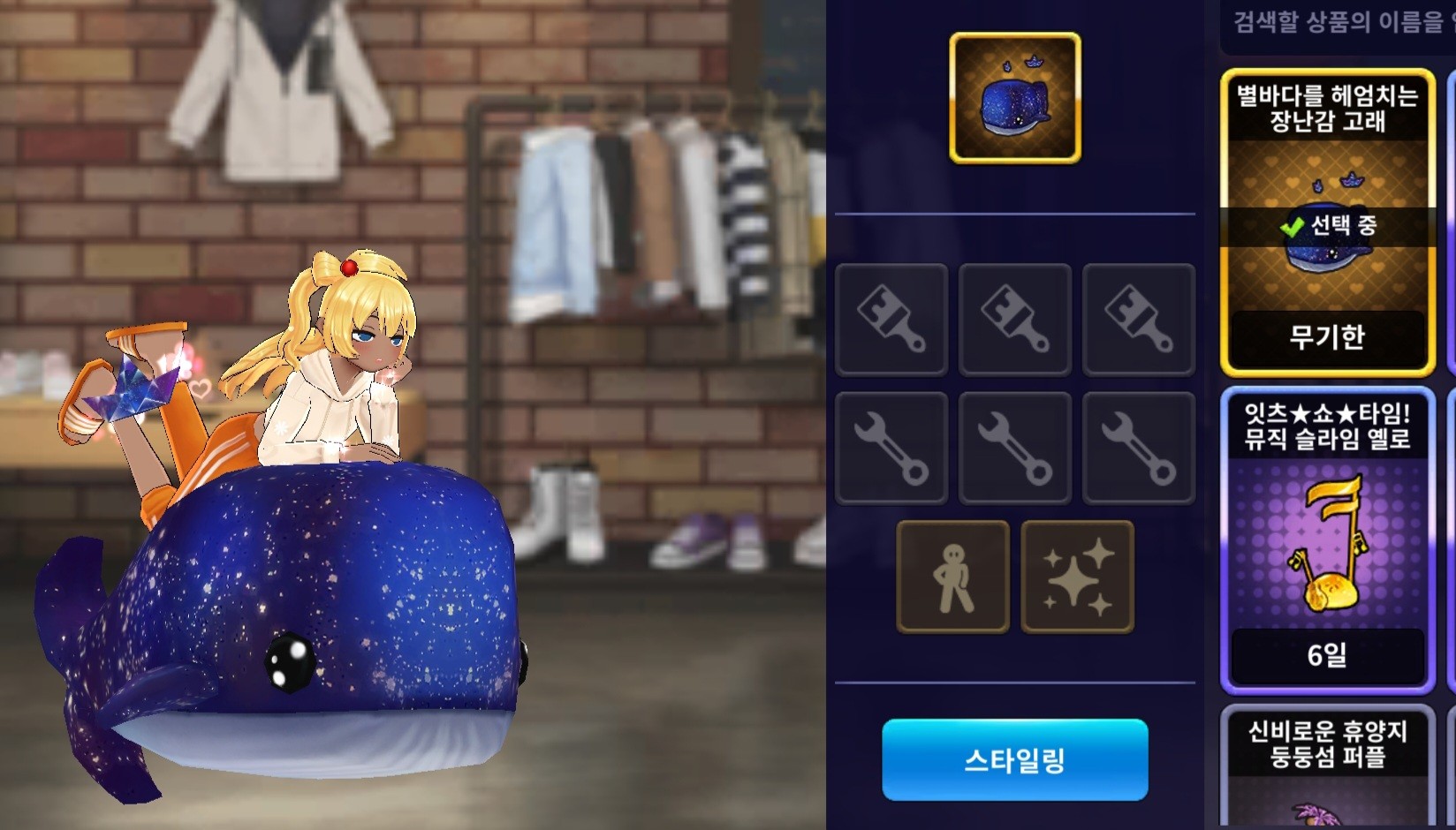
Task: Open the sparkle effect slot
Action: 1077,577
